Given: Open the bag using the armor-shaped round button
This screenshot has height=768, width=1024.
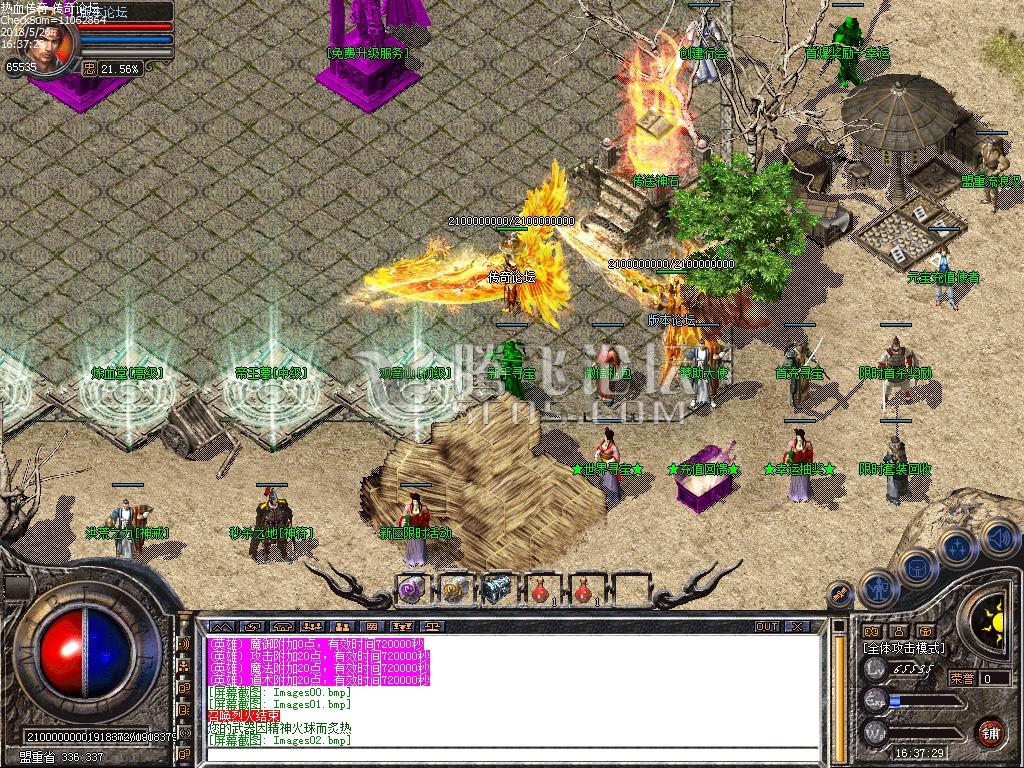Looking at the screenshot, I should 916,568.
